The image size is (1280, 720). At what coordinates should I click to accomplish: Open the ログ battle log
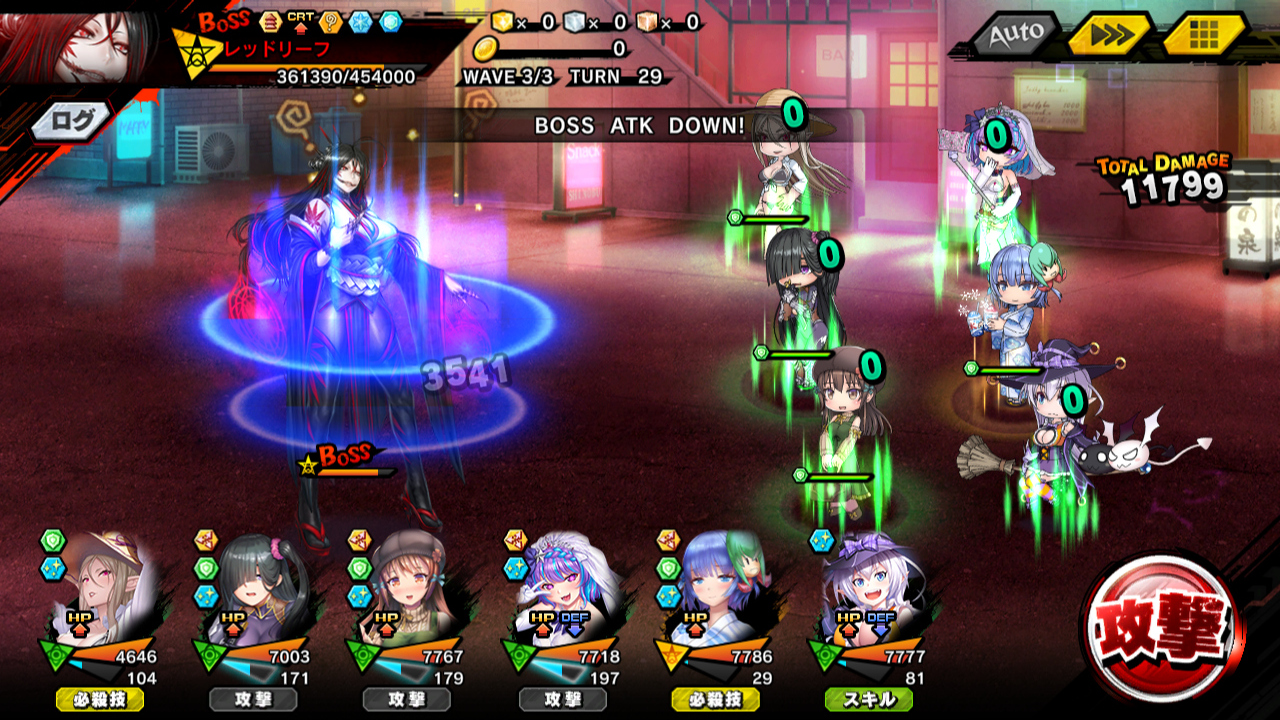coord(72,122)
